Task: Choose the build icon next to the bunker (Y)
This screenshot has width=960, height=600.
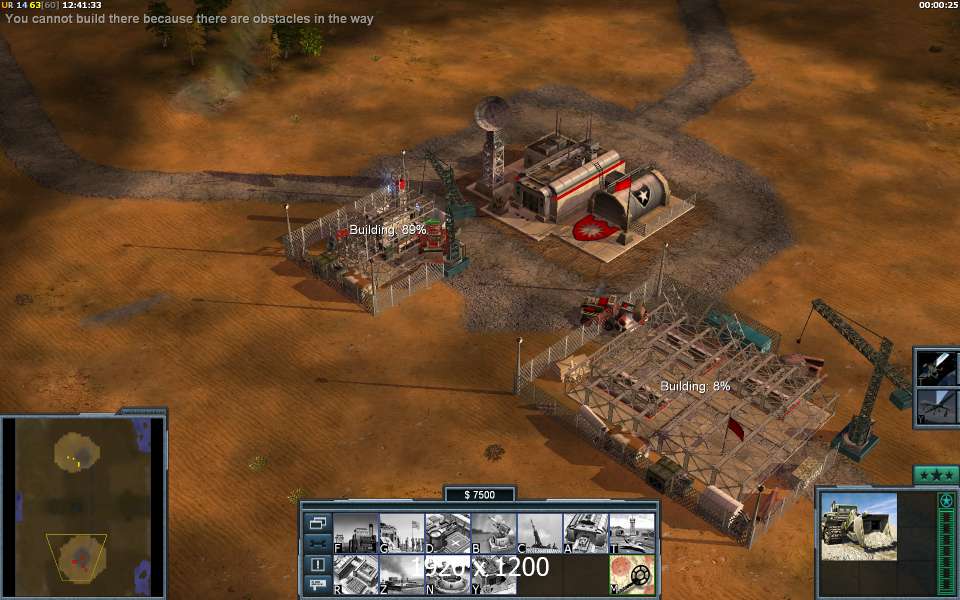Action: click(493, 574)
